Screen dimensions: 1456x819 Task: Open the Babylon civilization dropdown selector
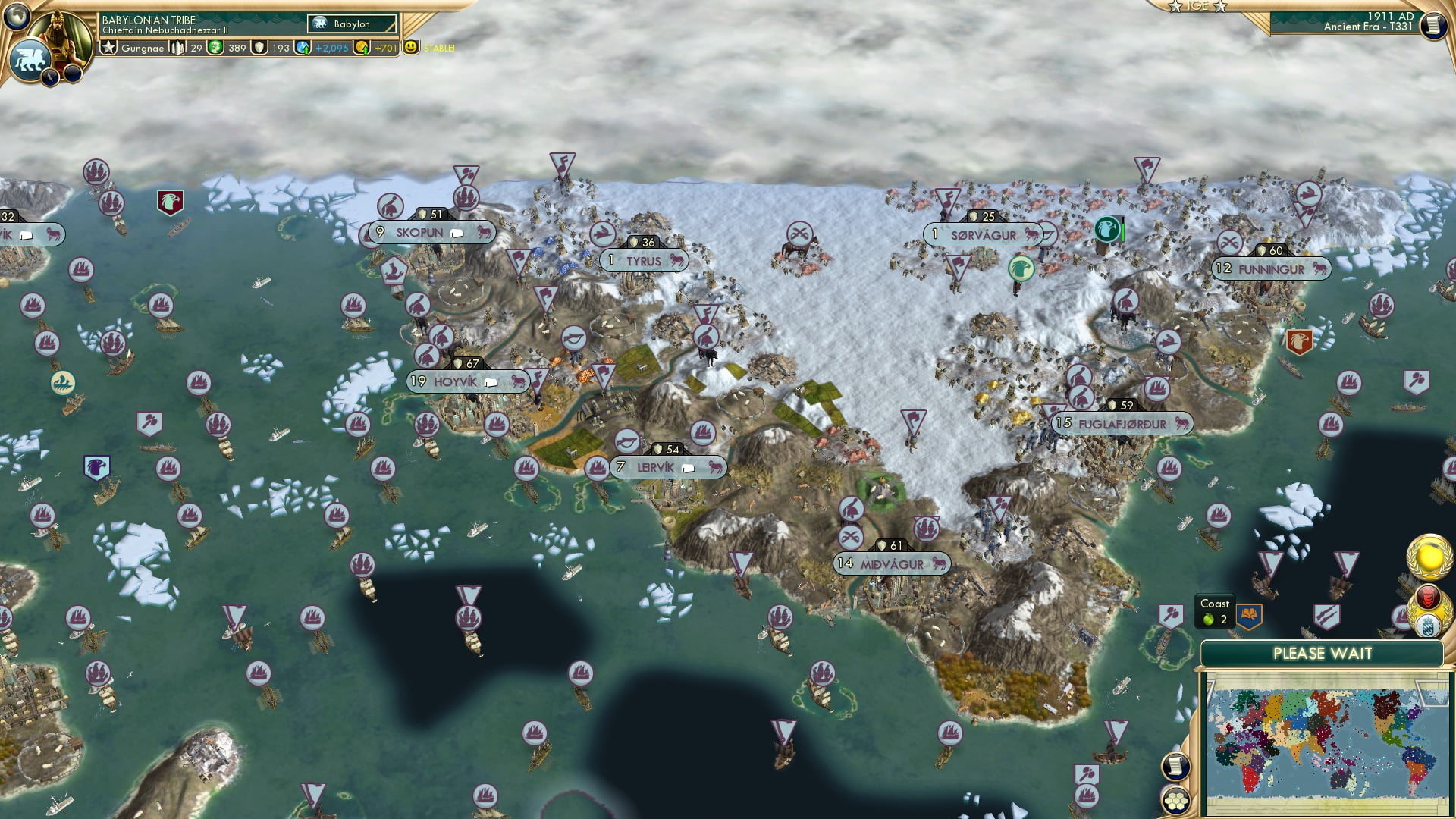pyautogui.click(x=353, y=24)
